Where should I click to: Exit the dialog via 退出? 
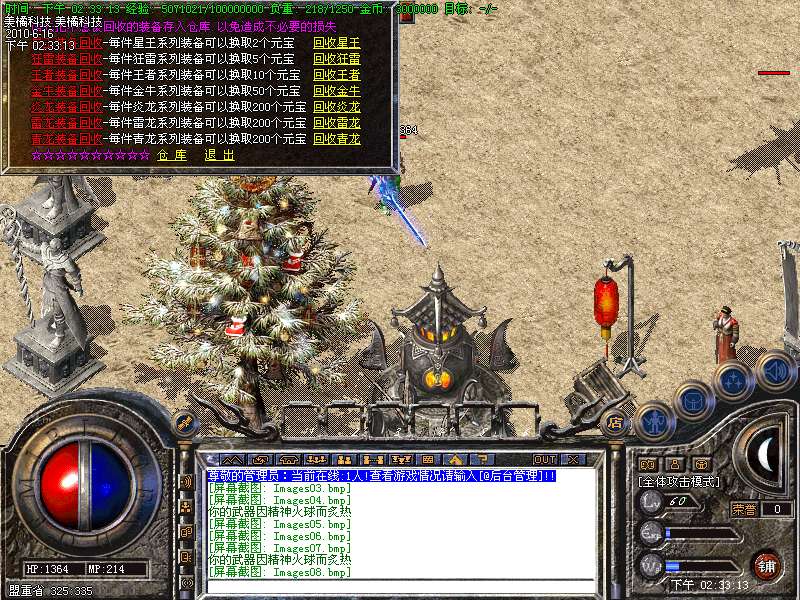[x=220, y=155]
